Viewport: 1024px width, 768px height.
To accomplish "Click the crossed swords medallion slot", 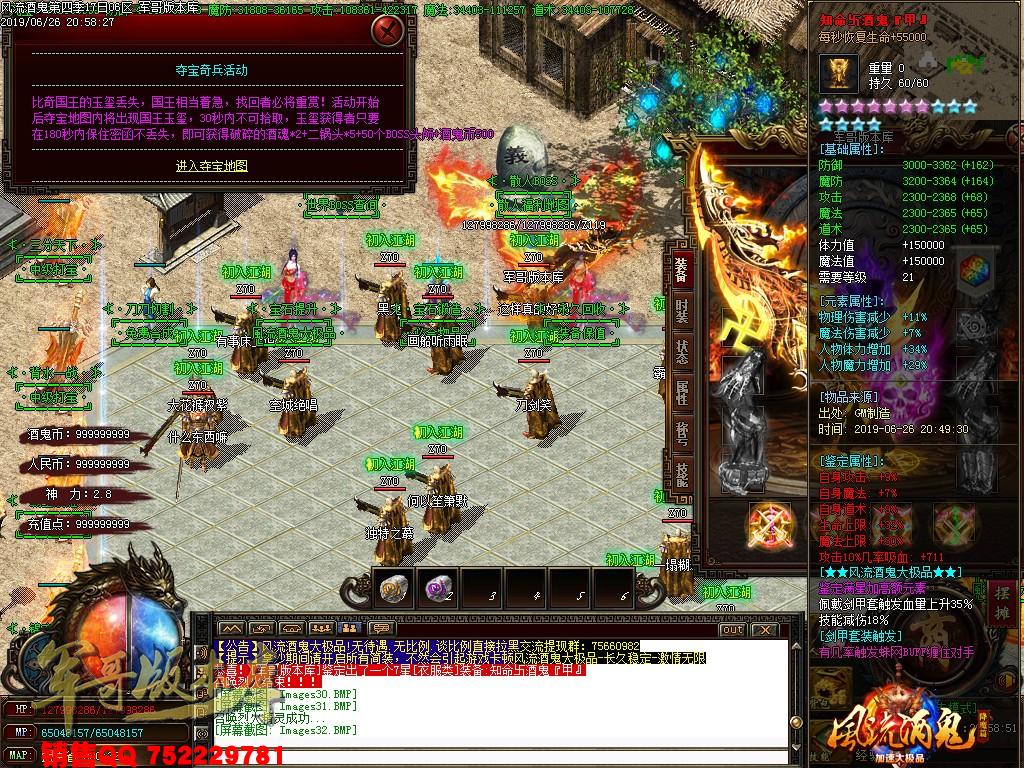I will (770, 522).
